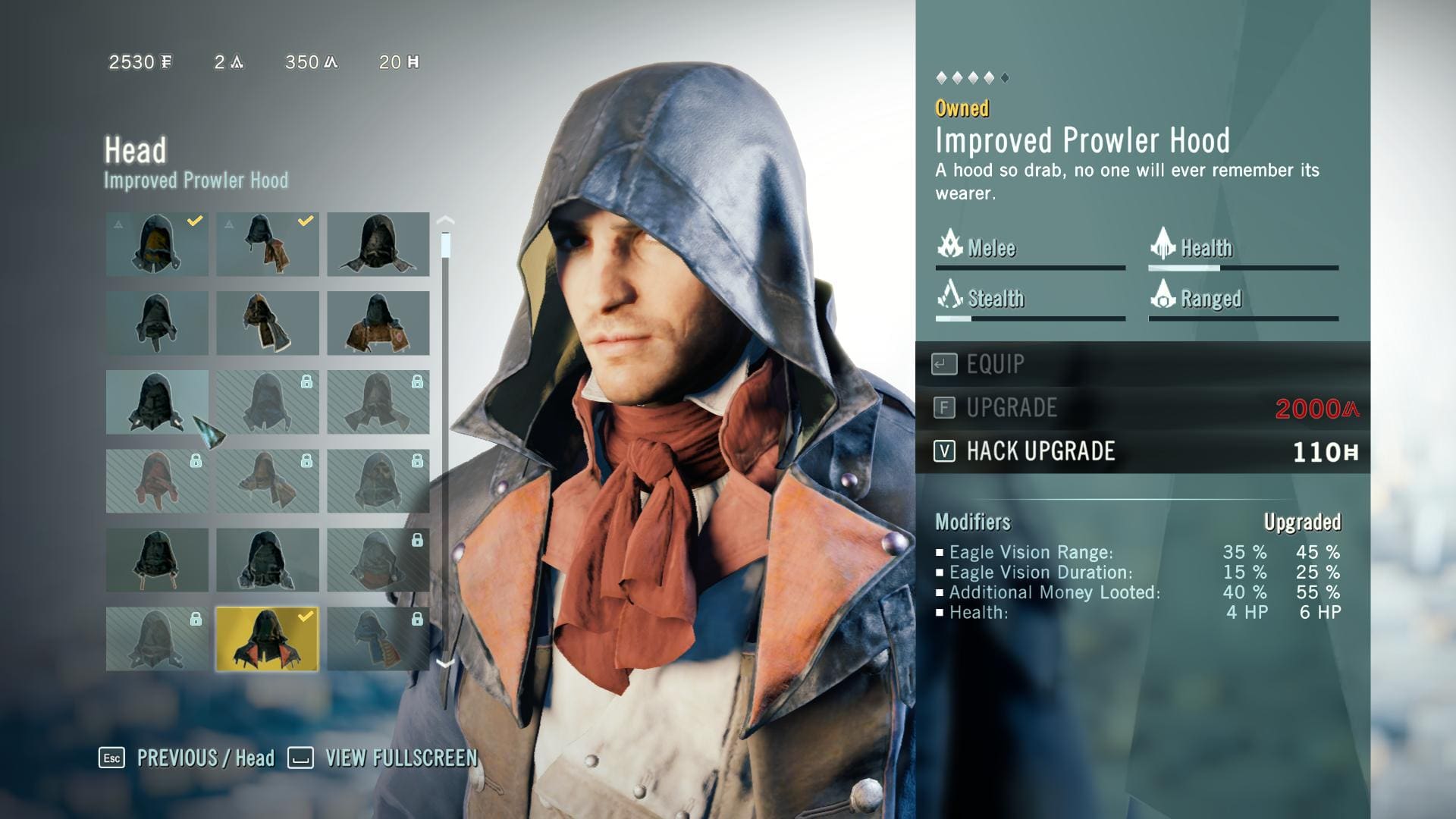This screenshot has height=819, width=1456.
Task: Click the hood list scrollbar handle
Action: pos(445,246)
